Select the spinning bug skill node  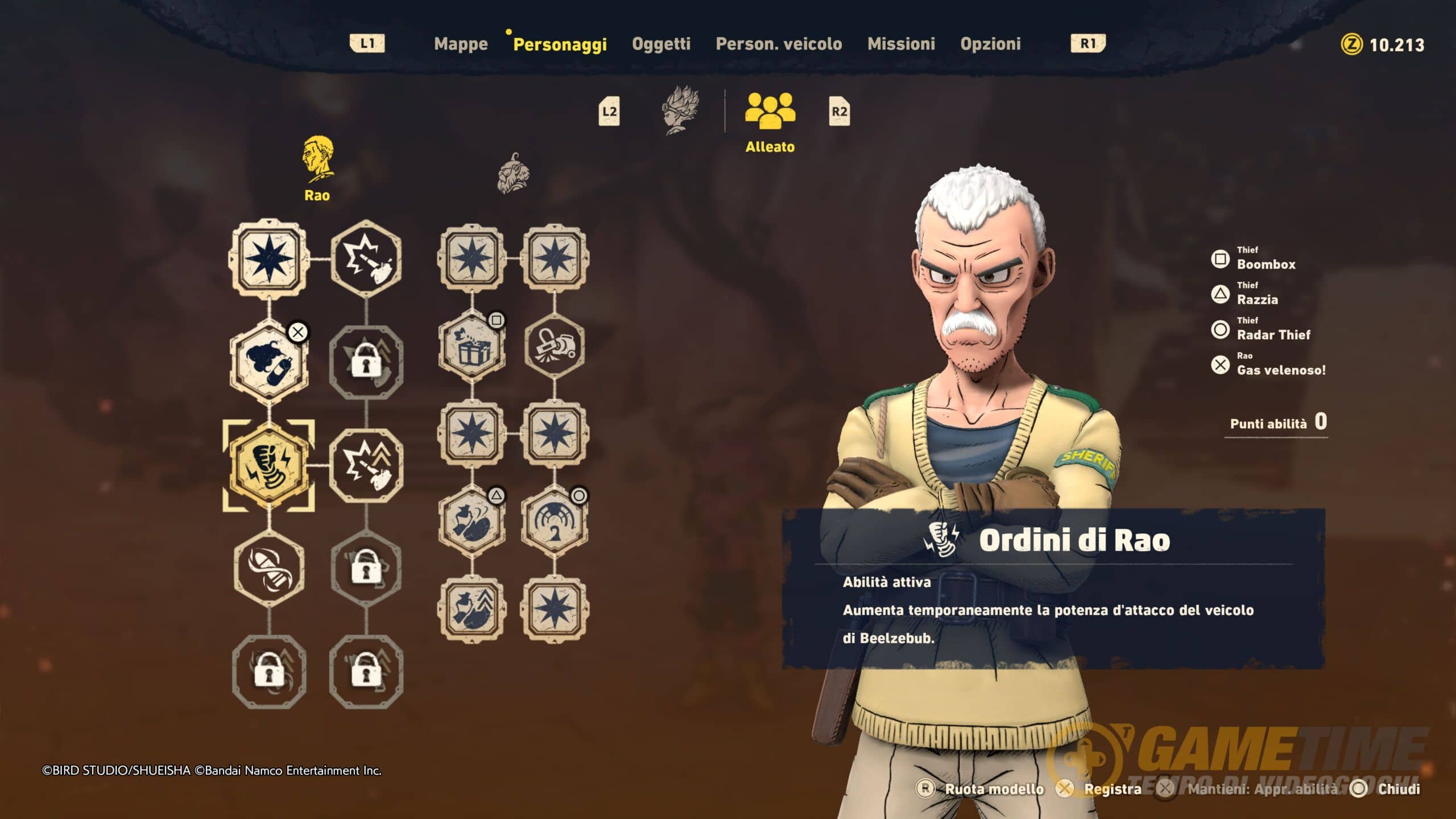(269, 568)
